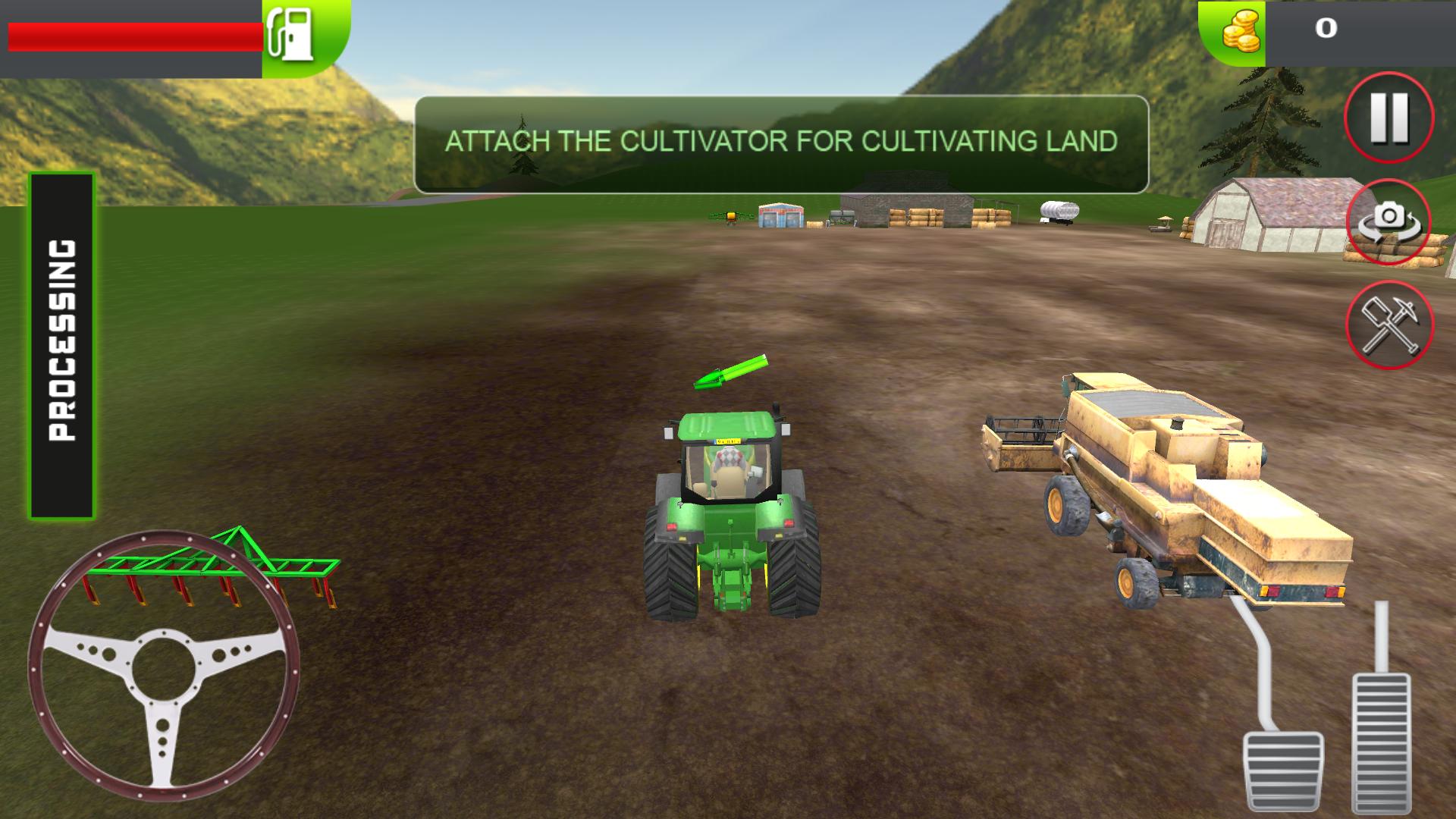The width and height of the screenshot is (1456, 819).
Task: Tap the ATTACH THE CULTIVATOR message banner
Action: (781, 140)
